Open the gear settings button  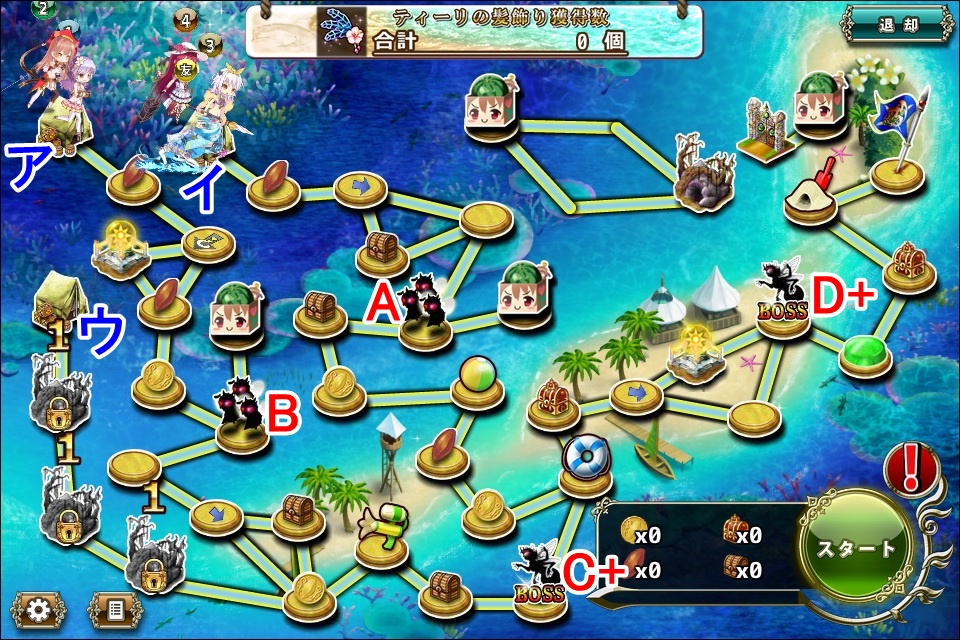tap(39, 609)
